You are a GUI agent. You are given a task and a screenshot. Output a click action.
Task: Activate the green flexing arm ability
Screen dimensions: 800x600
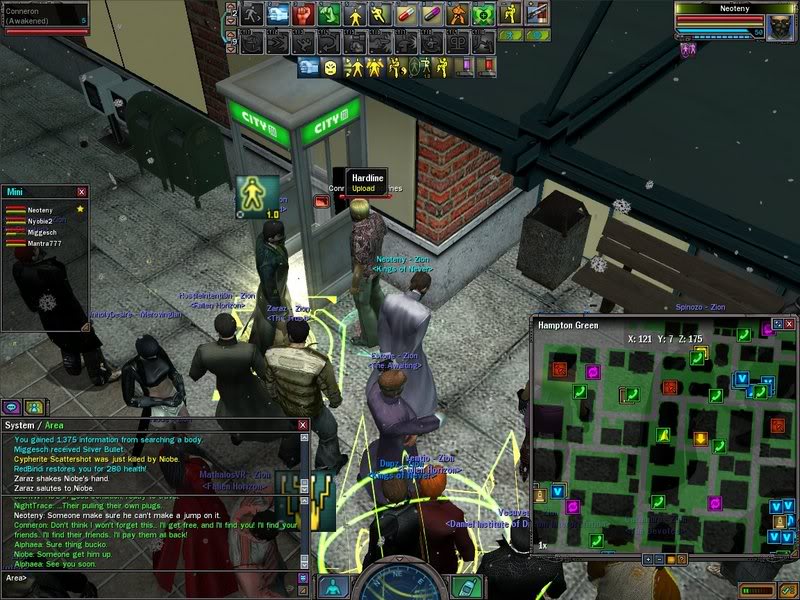[328, 14]
